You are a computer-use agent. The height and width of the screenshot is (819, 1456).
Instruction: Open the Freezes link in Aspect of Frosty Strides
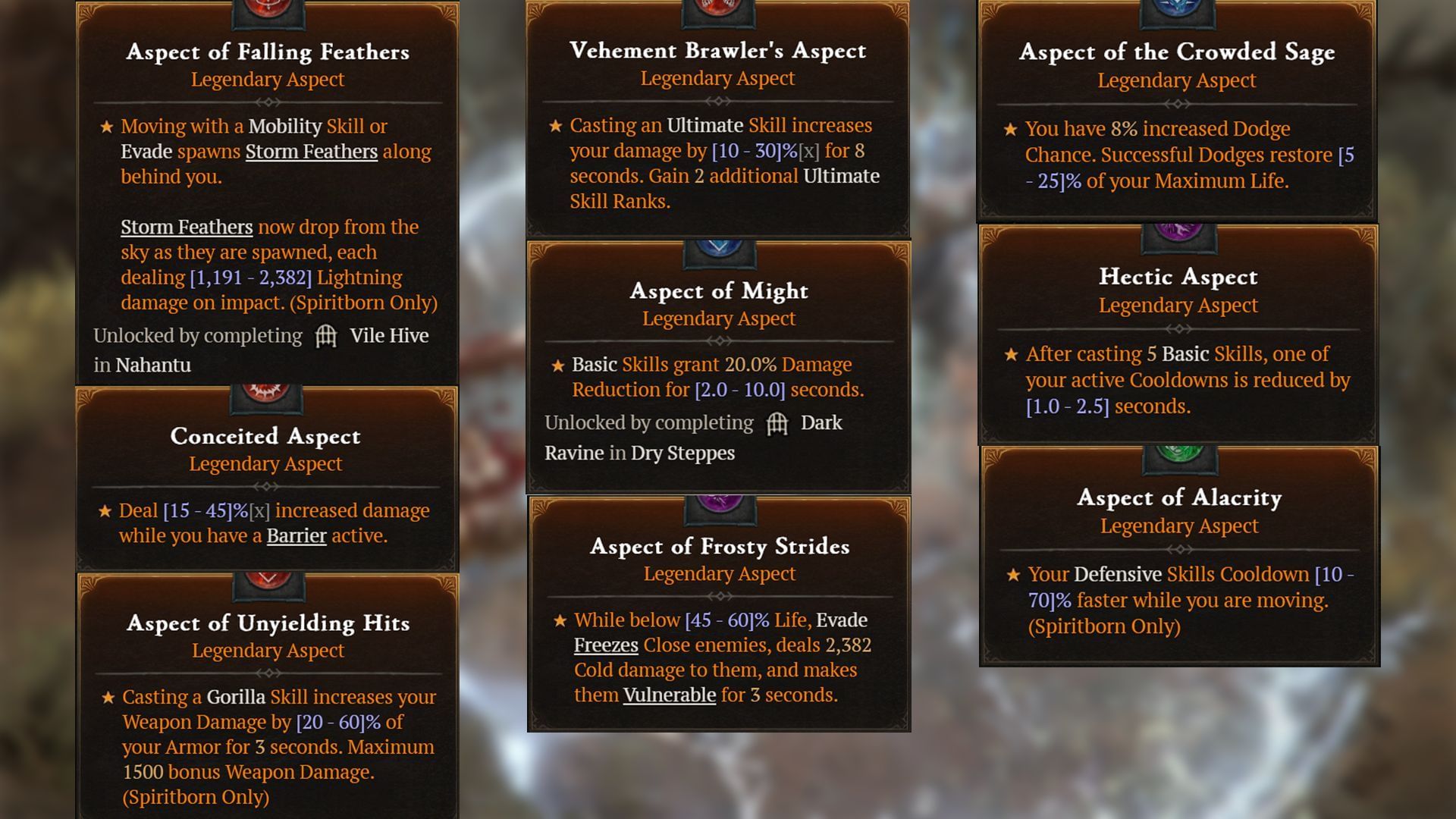pyautogui.click(x=604, y=645)
